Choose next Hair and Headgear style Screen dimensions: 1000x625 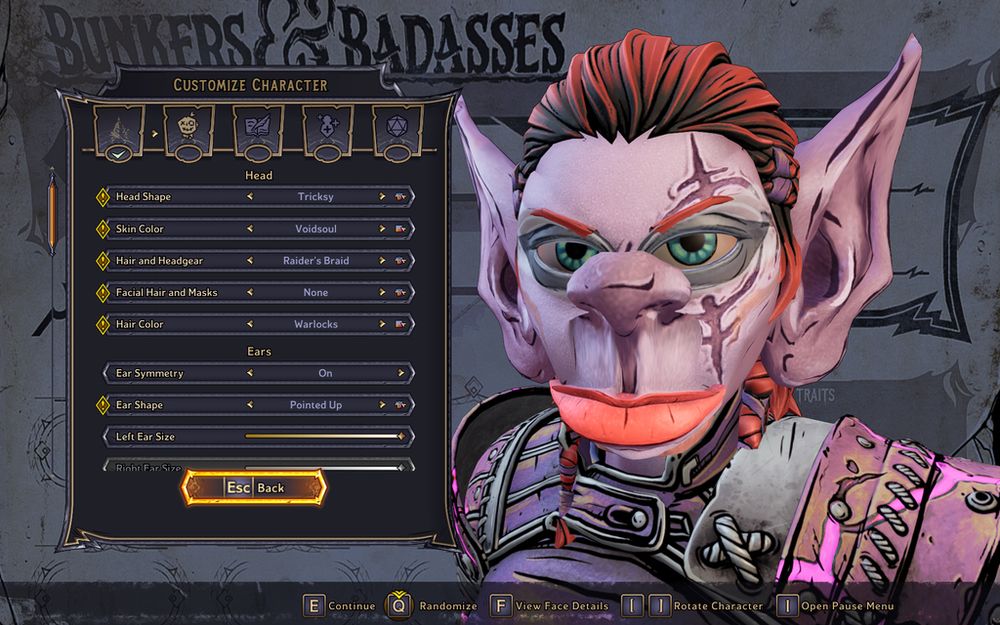pyautogui.click(x=382, y=261)
